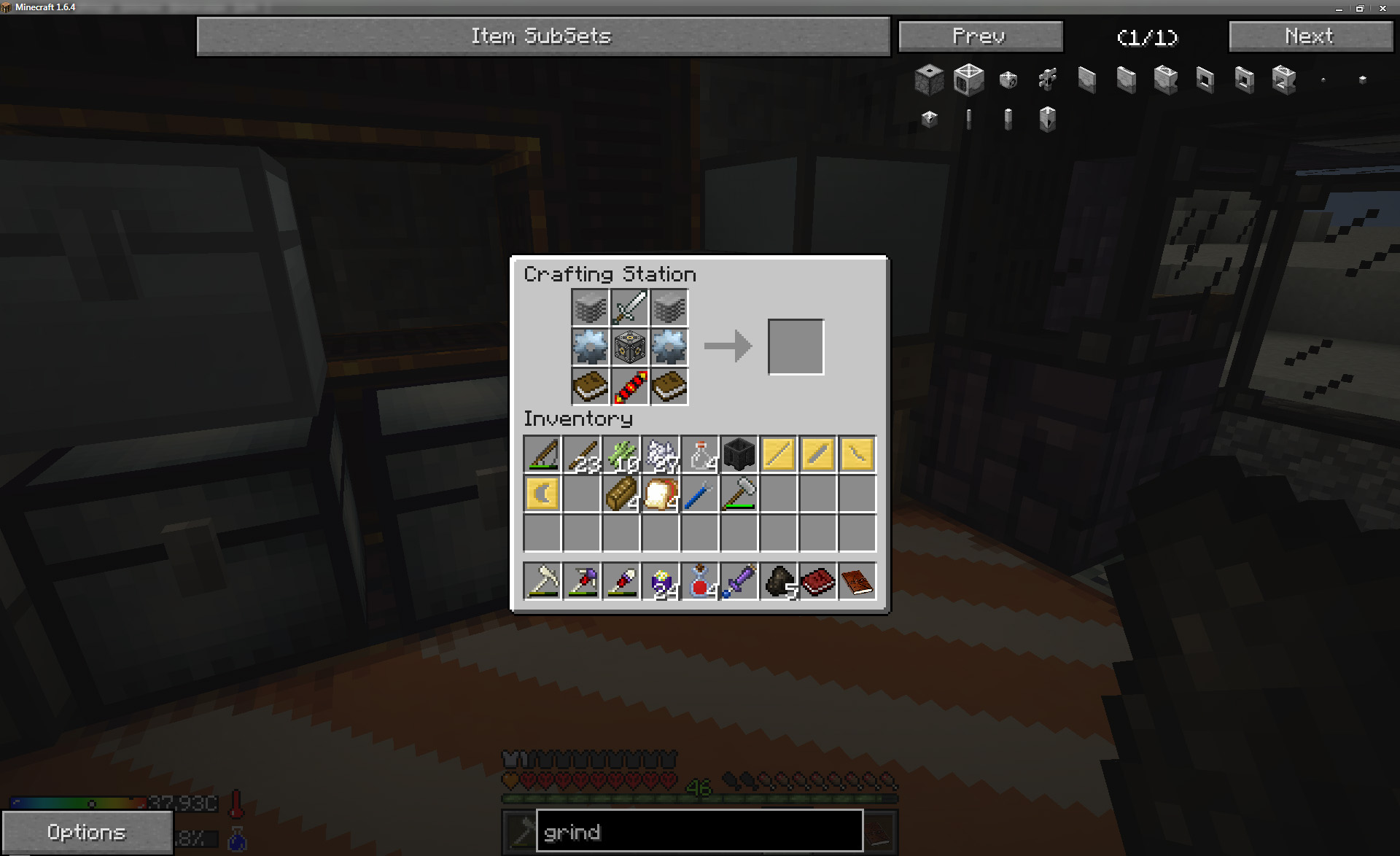
Task: Close the Minecraft window
Action: (x=1382, y=8)
